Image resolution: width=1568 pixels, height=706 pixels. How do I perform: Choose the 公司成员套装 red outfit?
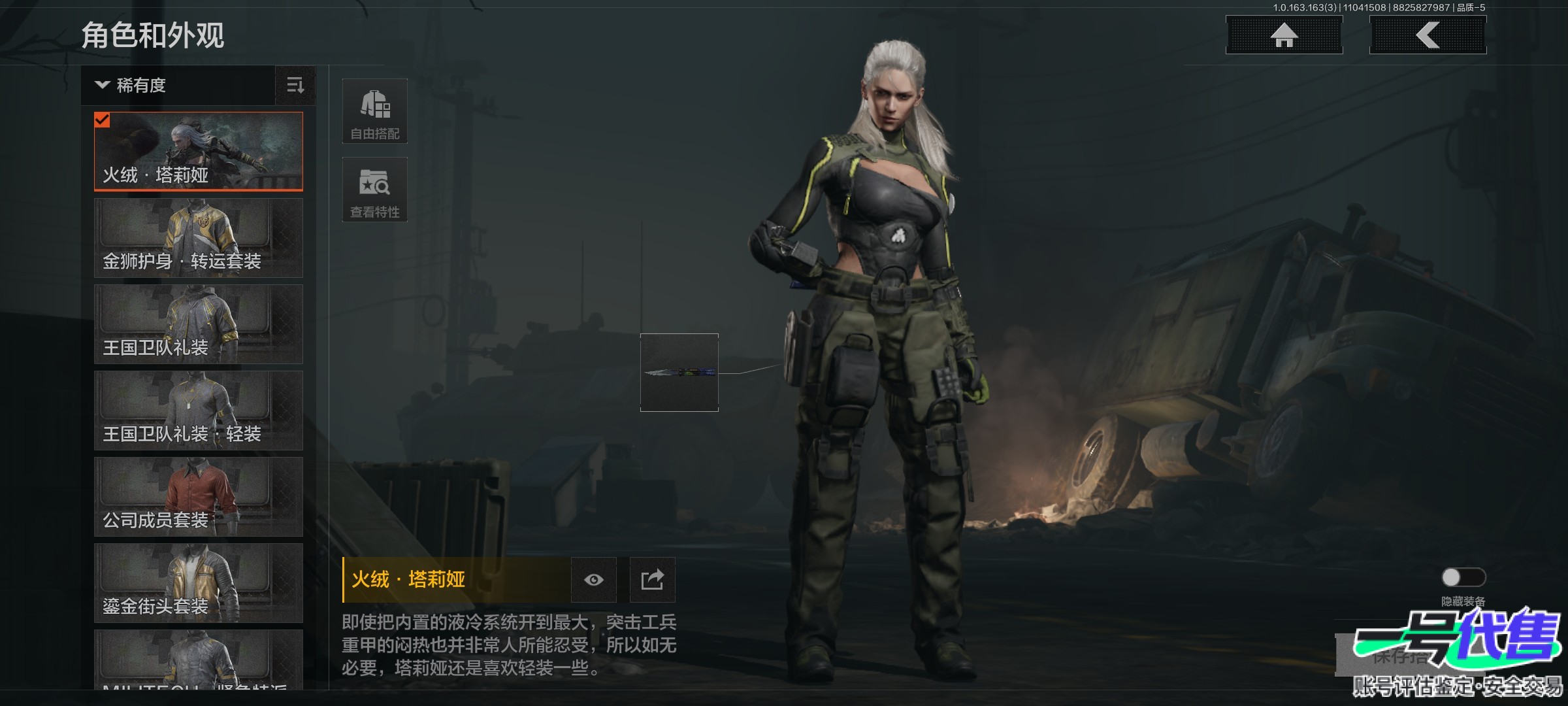(x=199, y=497)
